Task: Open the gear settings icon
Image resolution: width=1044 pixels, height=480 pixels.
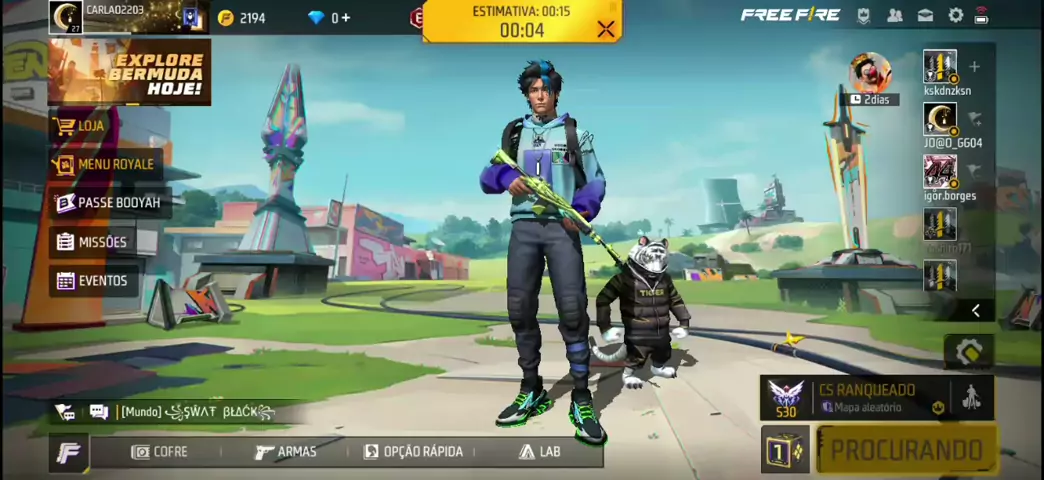Action: pyautogui.click(x=955, y=16)
